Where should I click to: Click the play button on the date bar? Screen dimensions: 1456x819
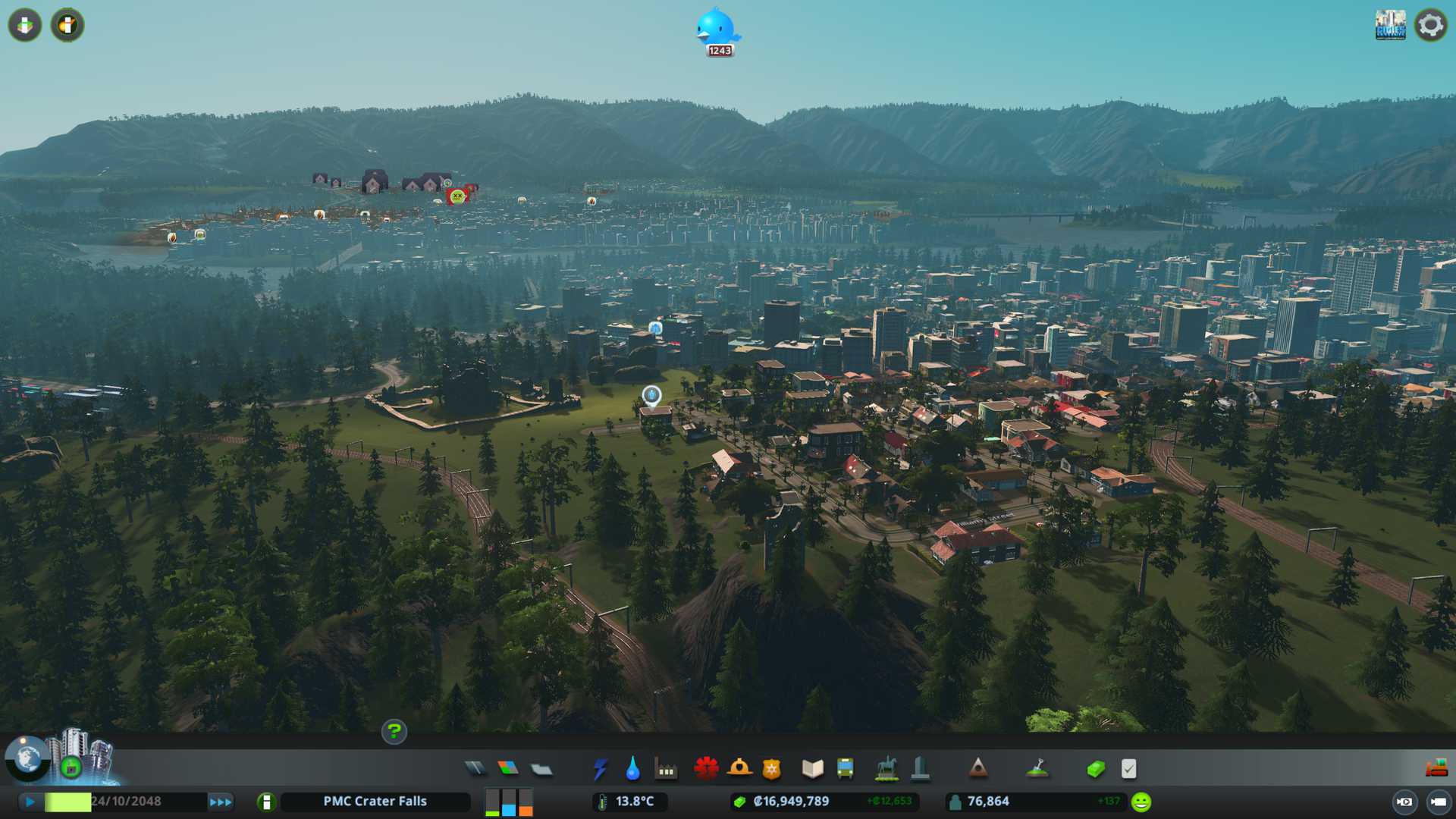coord(30,802)
